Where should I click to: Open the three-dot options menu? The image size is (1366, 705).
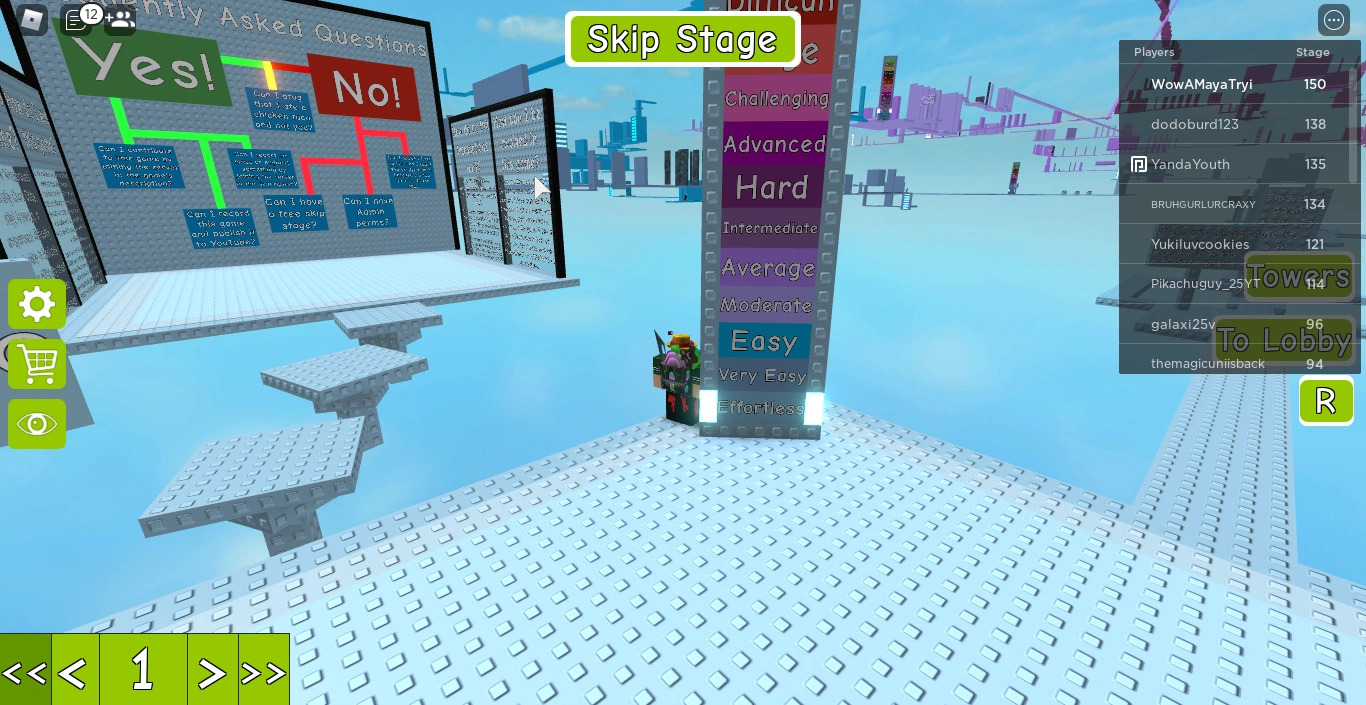(1334, 20)
